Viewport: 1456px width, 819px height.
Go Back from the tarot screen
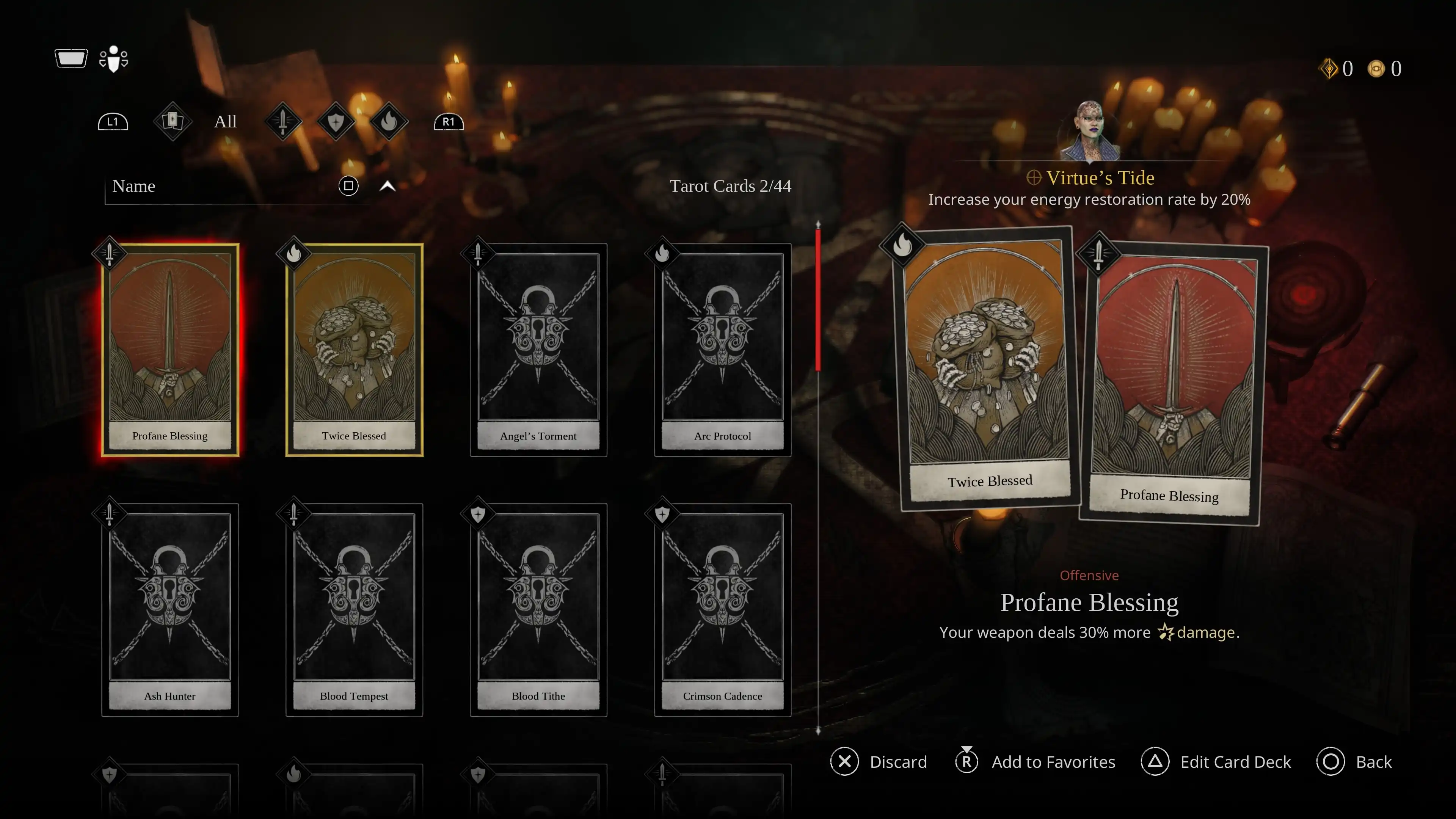coord(1354,762)
